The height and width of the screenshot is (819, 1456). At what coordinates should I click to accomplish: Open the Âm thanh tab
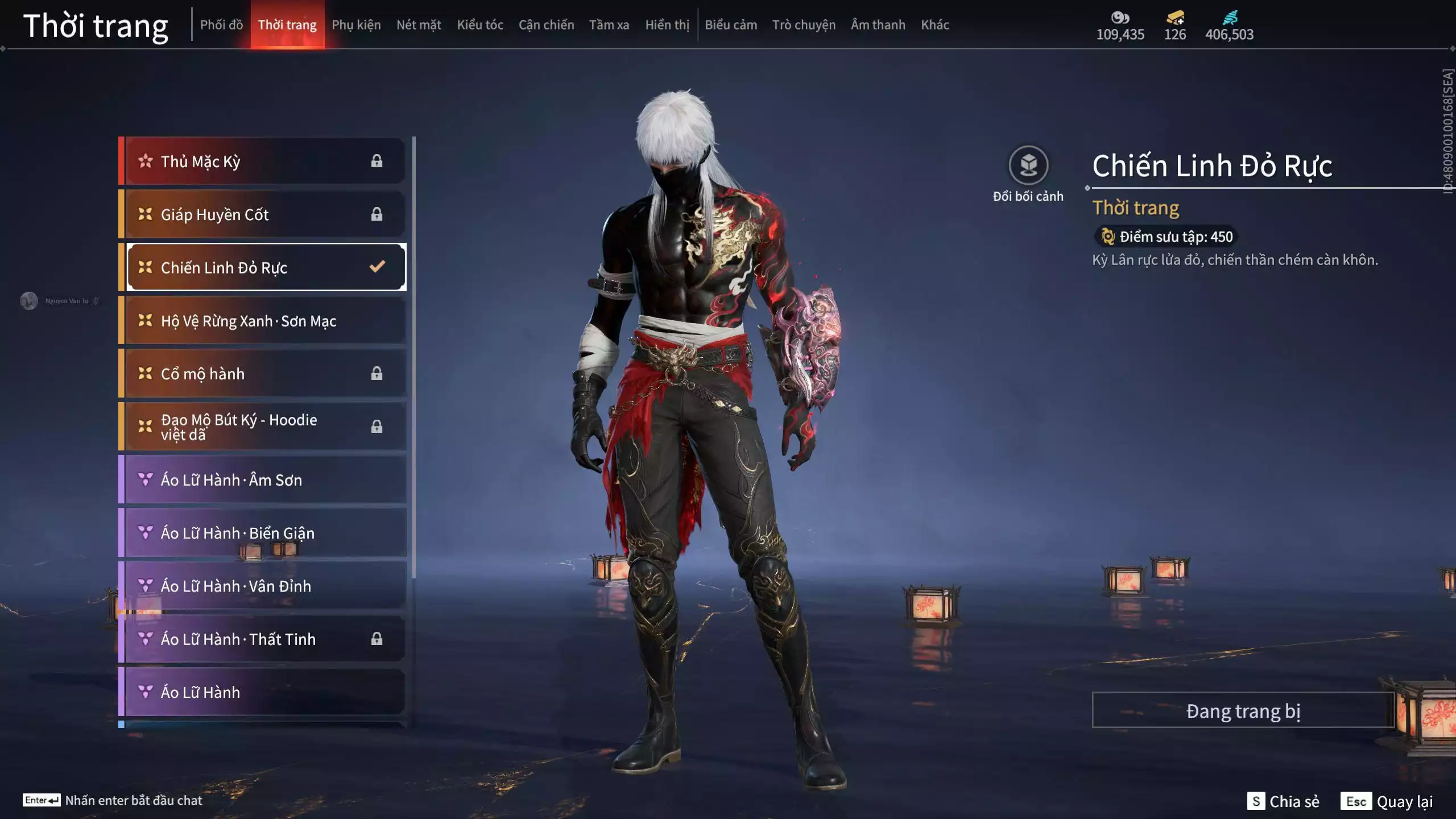click(878, 25)
